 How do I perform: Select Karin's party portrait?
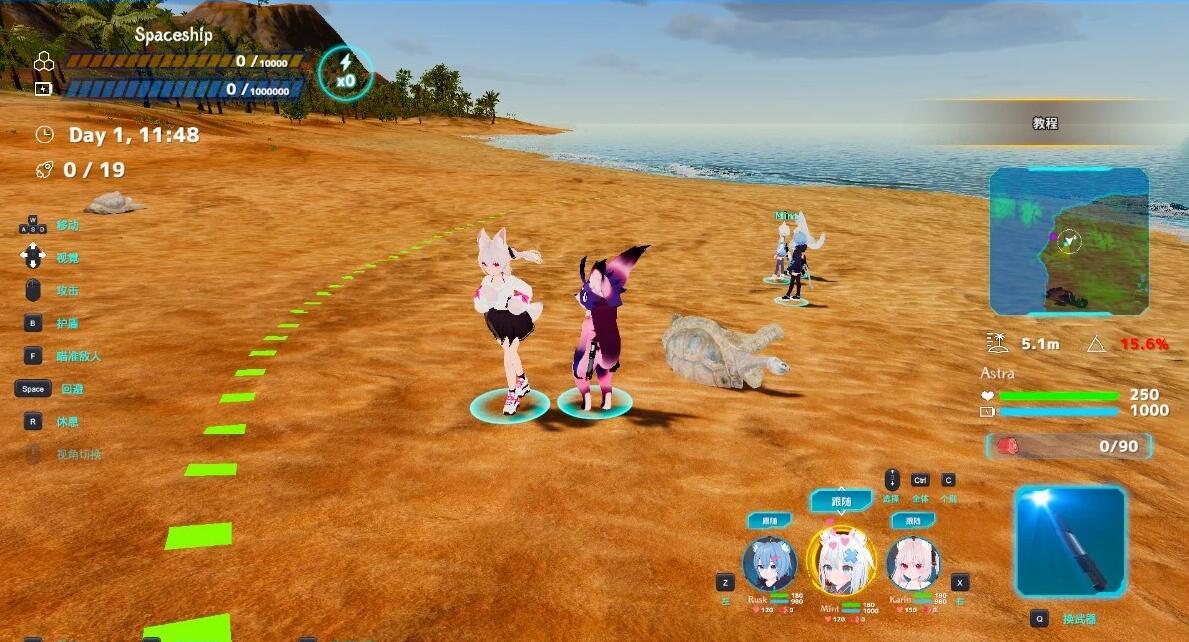(x=912, y=563)
